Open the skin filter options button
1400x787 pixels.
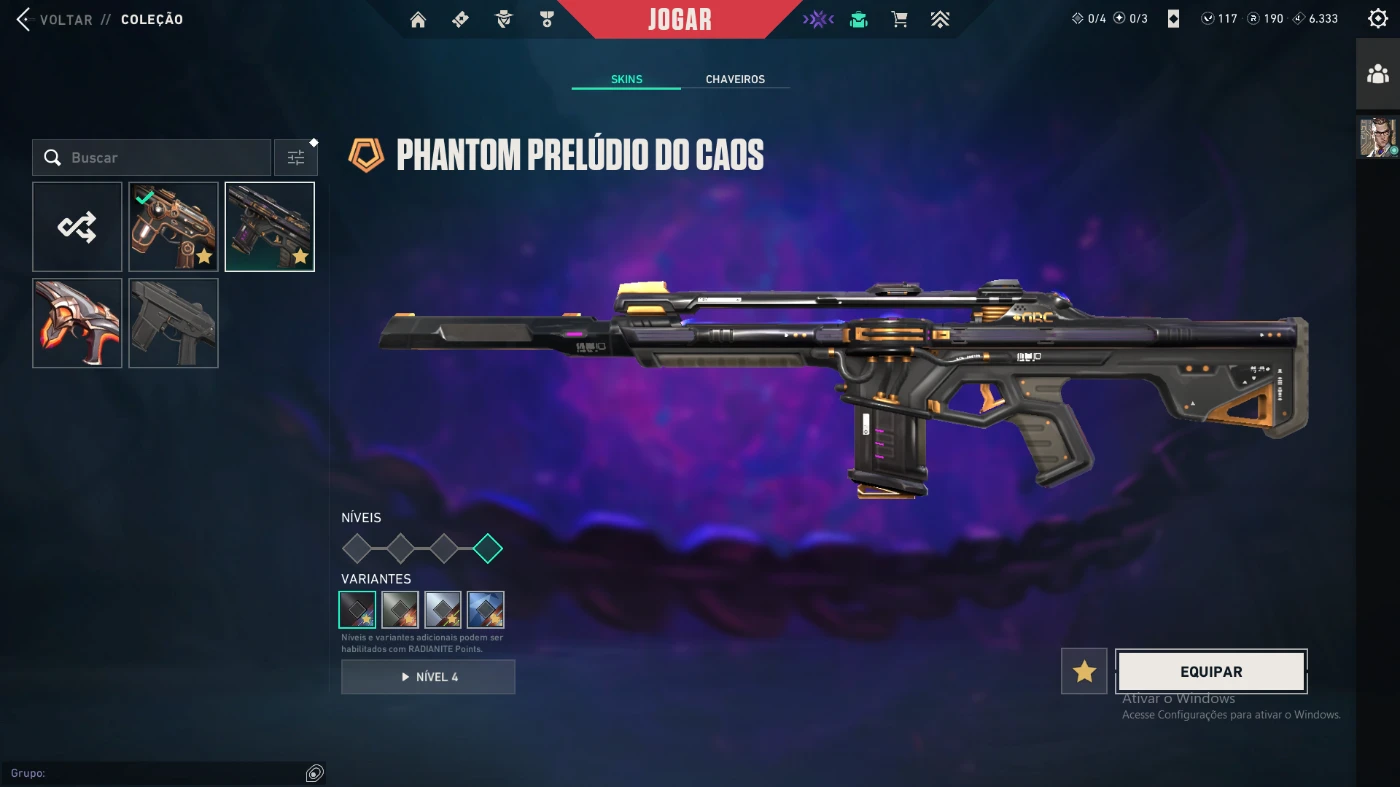(296, 158)
